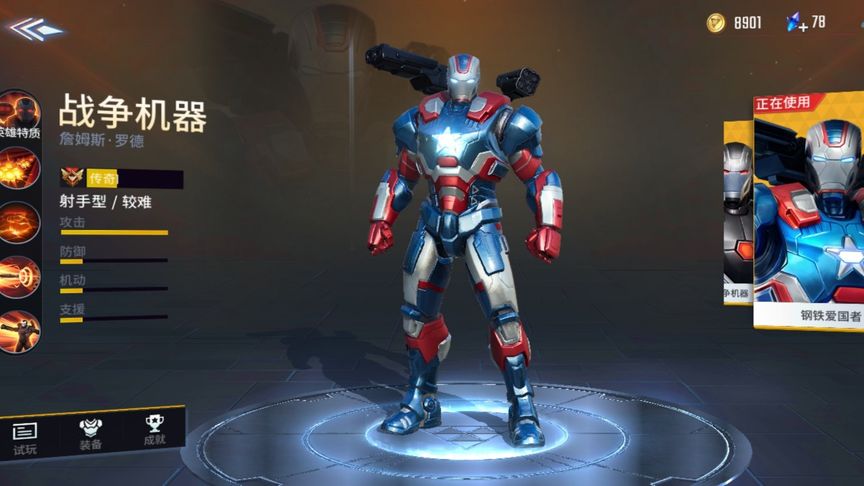Open the 成就 achievements button
The image size is (864, 486).
[153, 430]
